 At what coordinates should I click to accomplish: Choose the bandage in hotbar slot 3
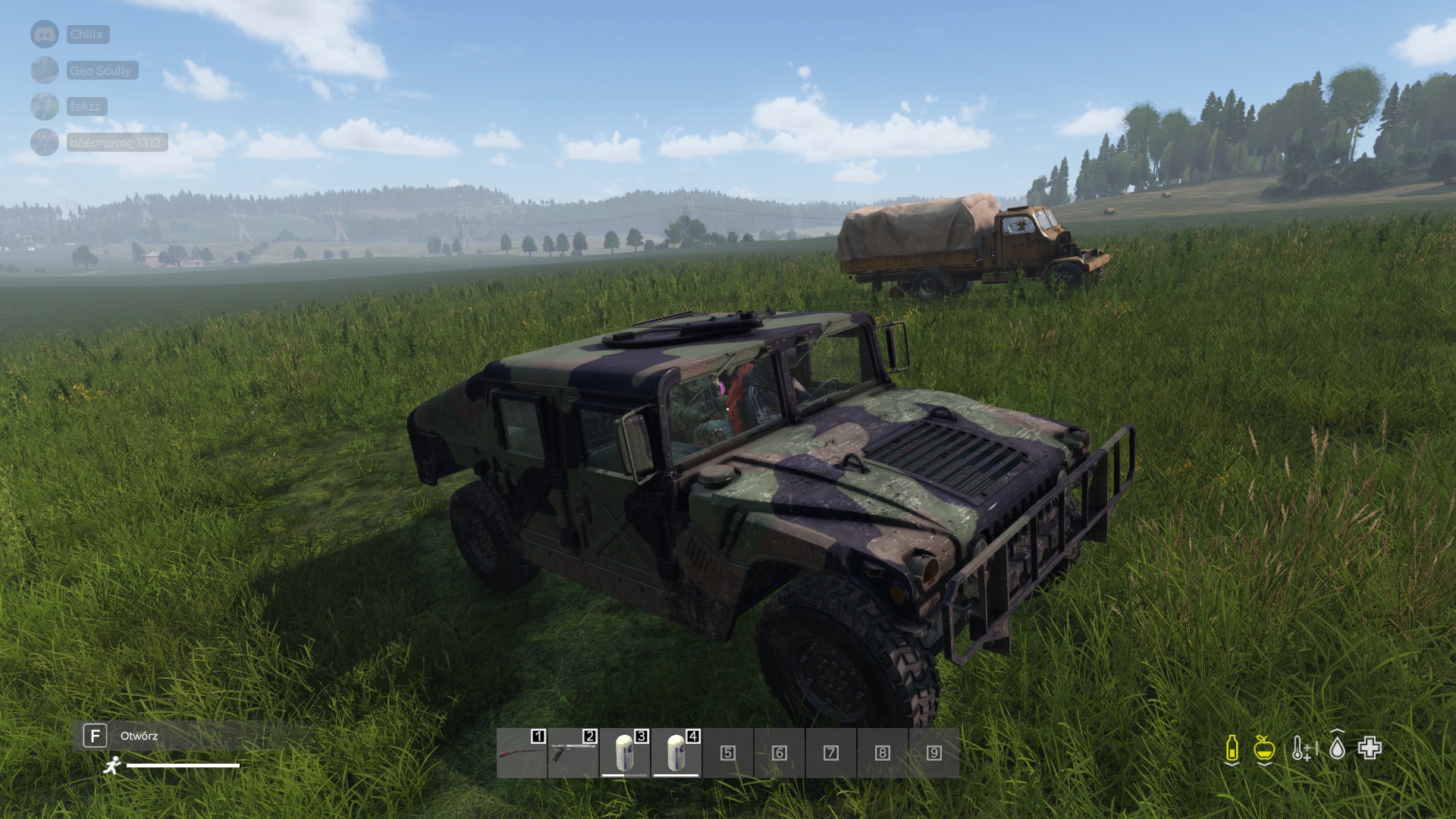625,753
